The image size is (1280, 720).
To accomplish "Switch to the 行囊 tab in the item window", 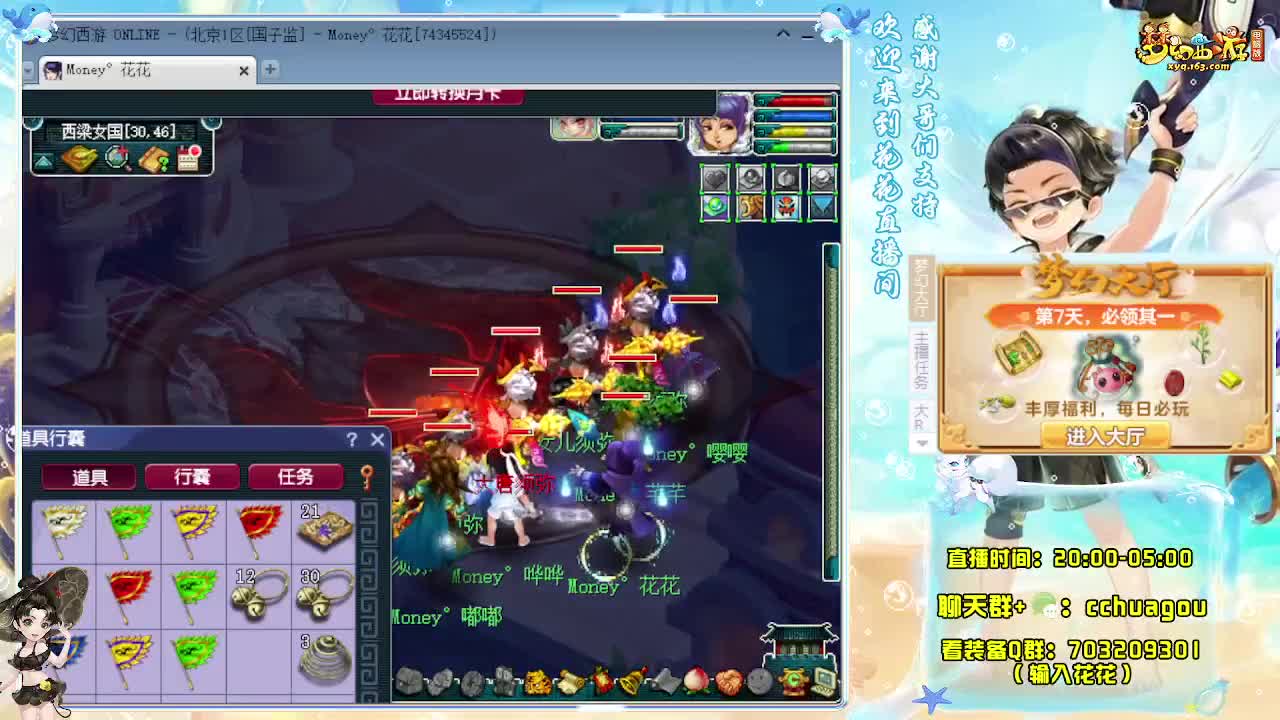I will tap(195, 477).
